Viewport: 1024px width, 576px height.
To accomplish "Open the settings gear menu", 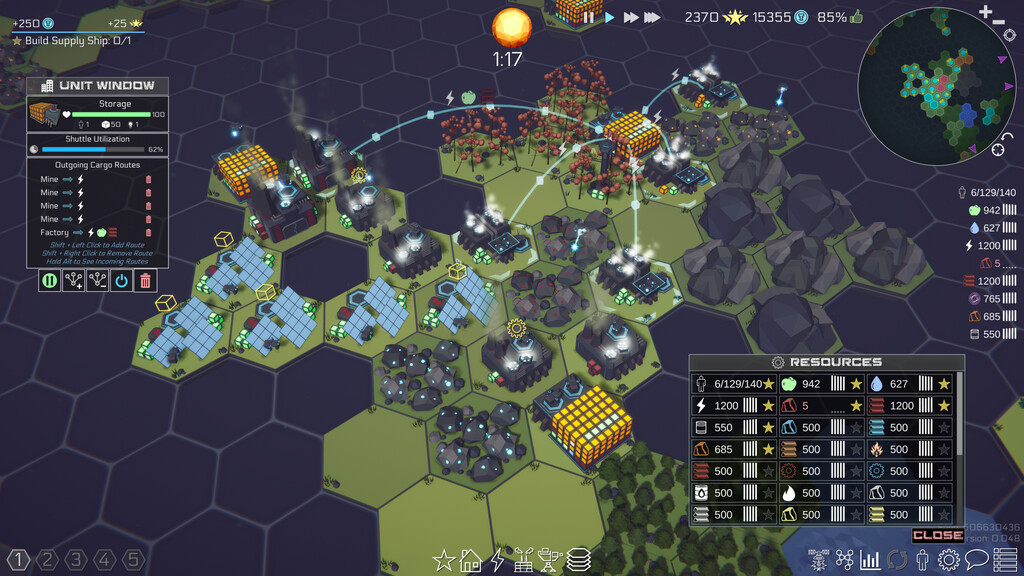I will (948, 560).
